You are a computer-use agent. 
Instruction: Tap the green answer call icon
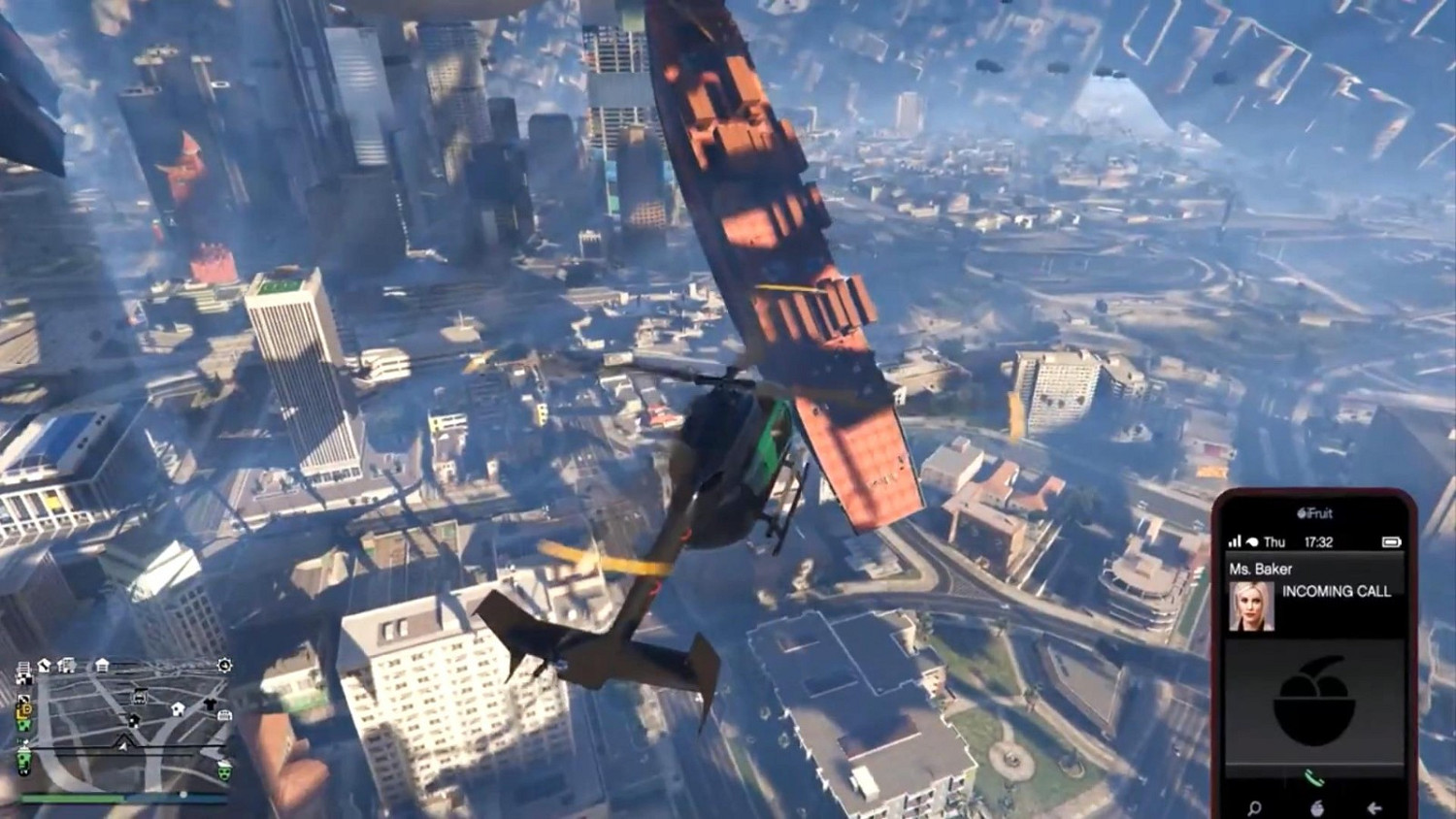coord(1313,776)
